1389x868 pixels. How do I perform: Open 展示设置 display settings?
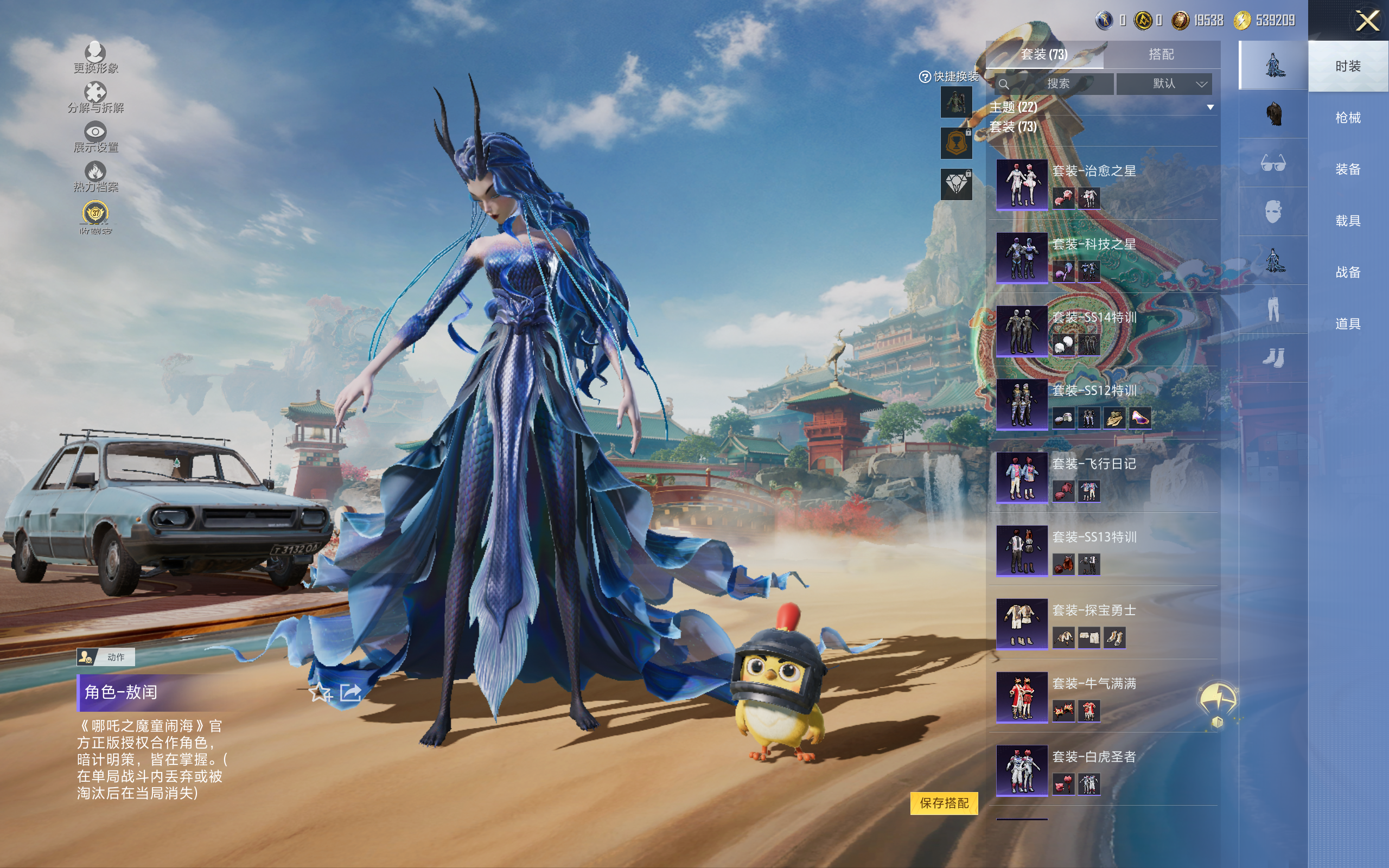95,137
